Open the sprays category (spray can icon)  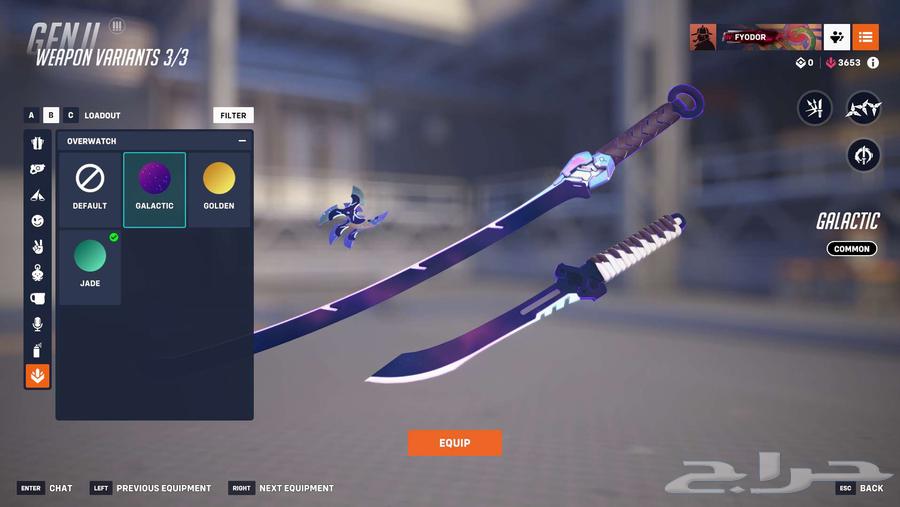coord(38,350)
